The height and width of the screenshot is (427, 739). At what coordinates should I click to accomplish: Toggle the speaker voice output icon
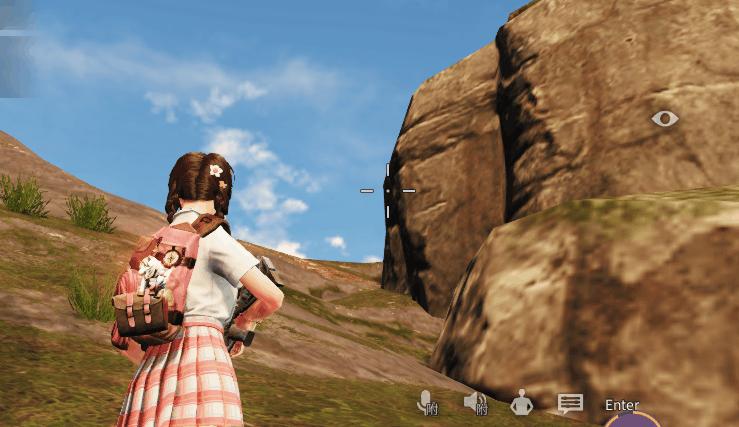475,402
